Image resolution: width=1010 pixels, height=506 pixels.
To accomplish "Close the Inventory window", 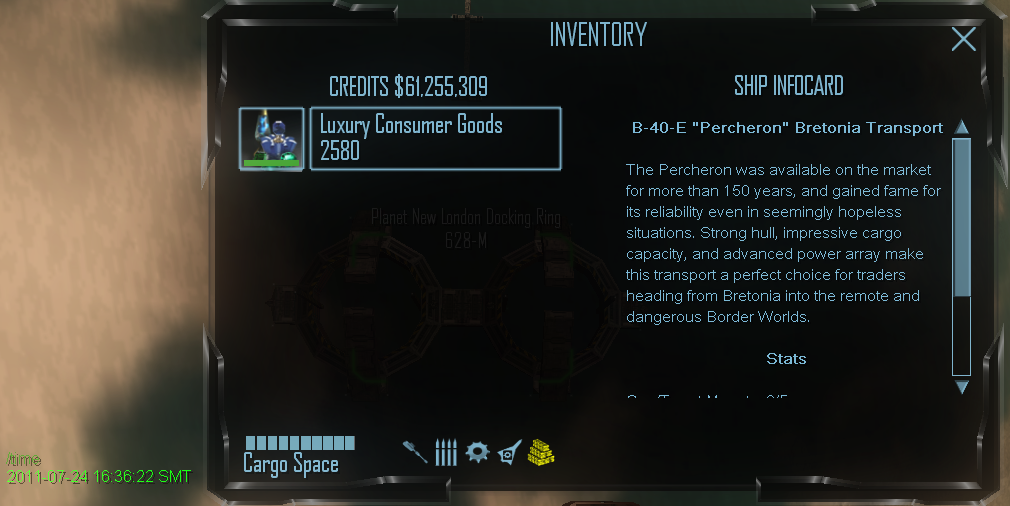I will click(x=963, y=39).
